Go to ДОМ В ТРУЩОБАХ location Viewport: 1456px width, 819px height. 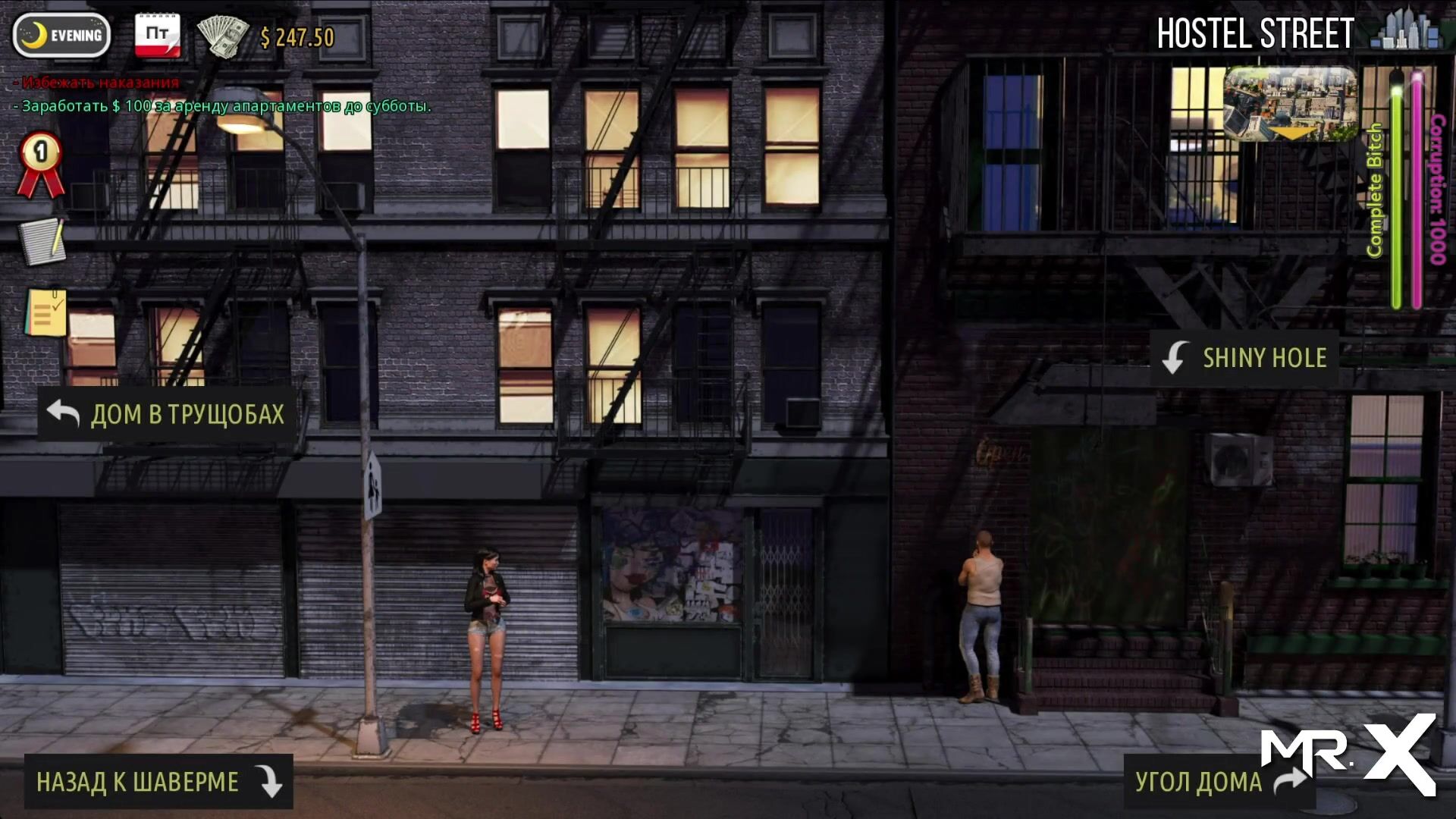pos(167,414)
